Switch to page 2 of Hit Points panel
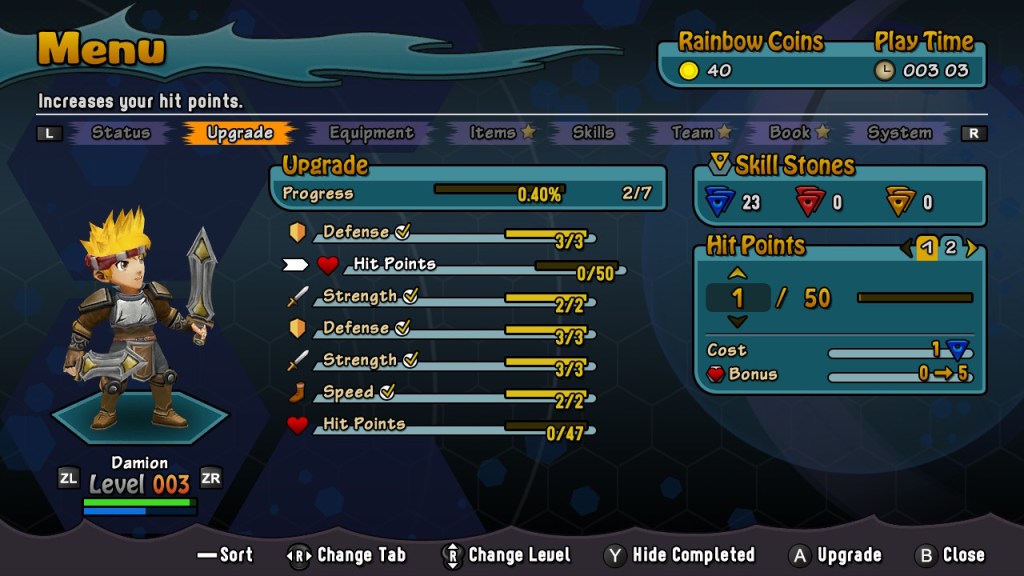1024x576 pixels. click(x=950, y=248)
